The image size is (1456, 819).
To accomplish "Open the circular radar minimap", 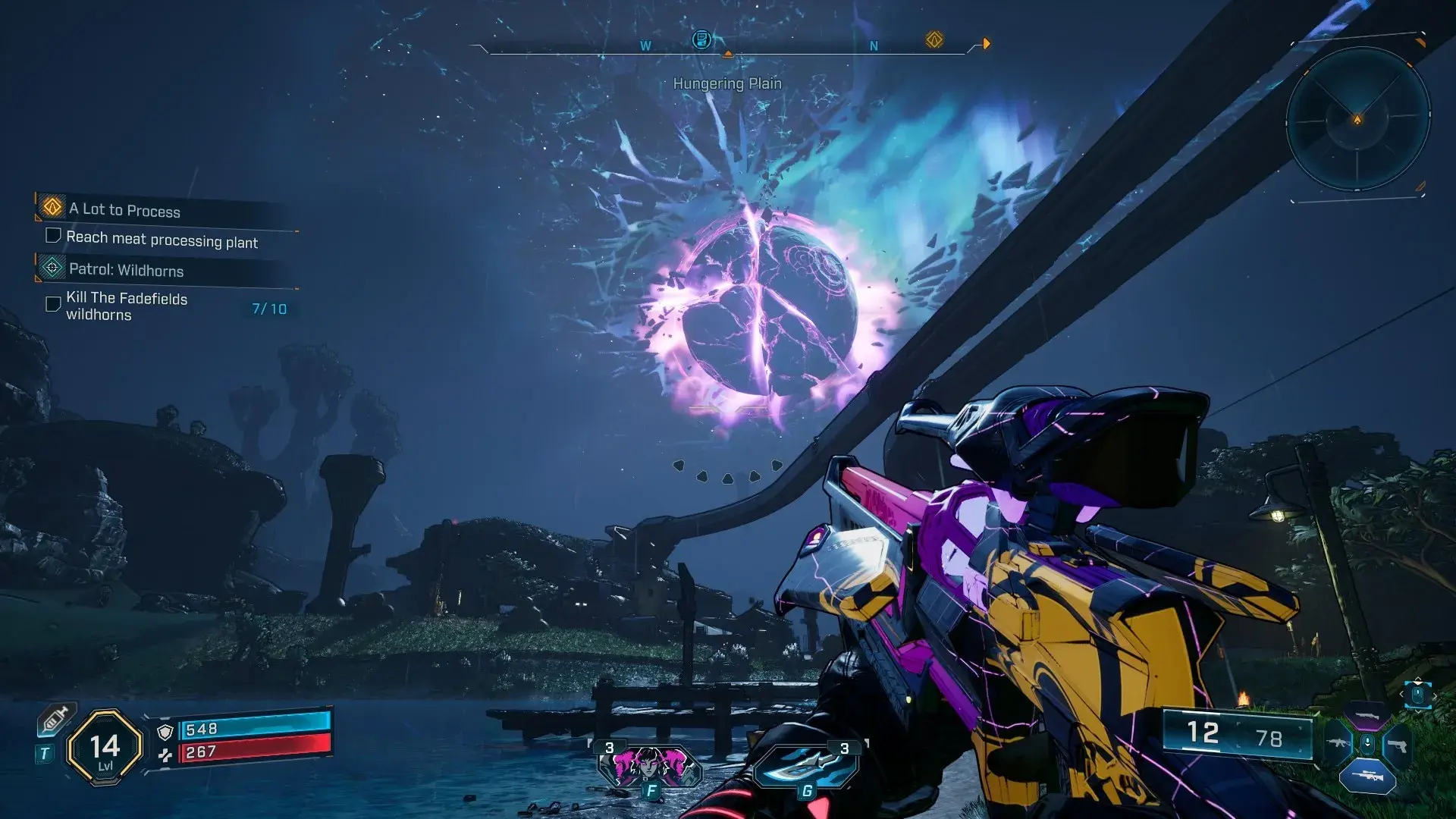I will pyautogui.click(x=1357, y=119).
